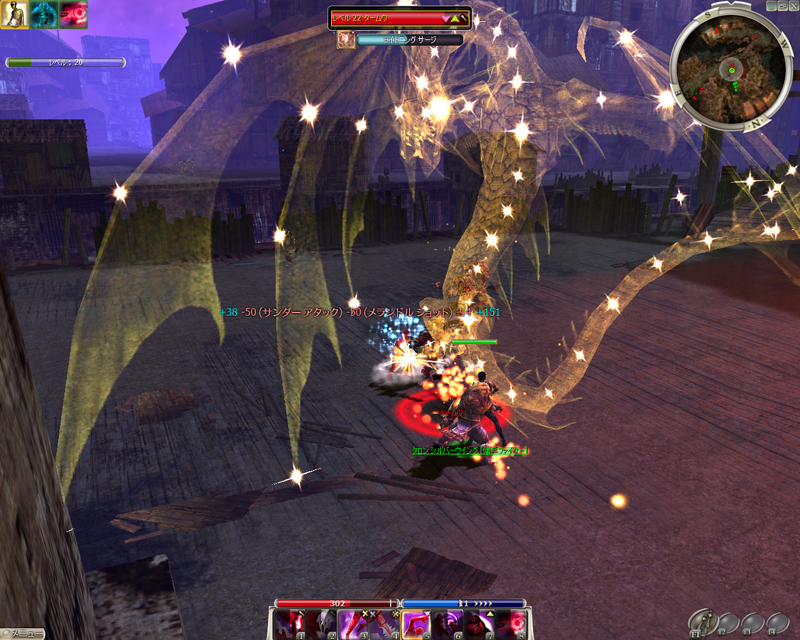Image resolution: width=800 pixels, height=640 pixels.
Task: Inspect the cyan spirit effect icon
Action: [43, 14]
